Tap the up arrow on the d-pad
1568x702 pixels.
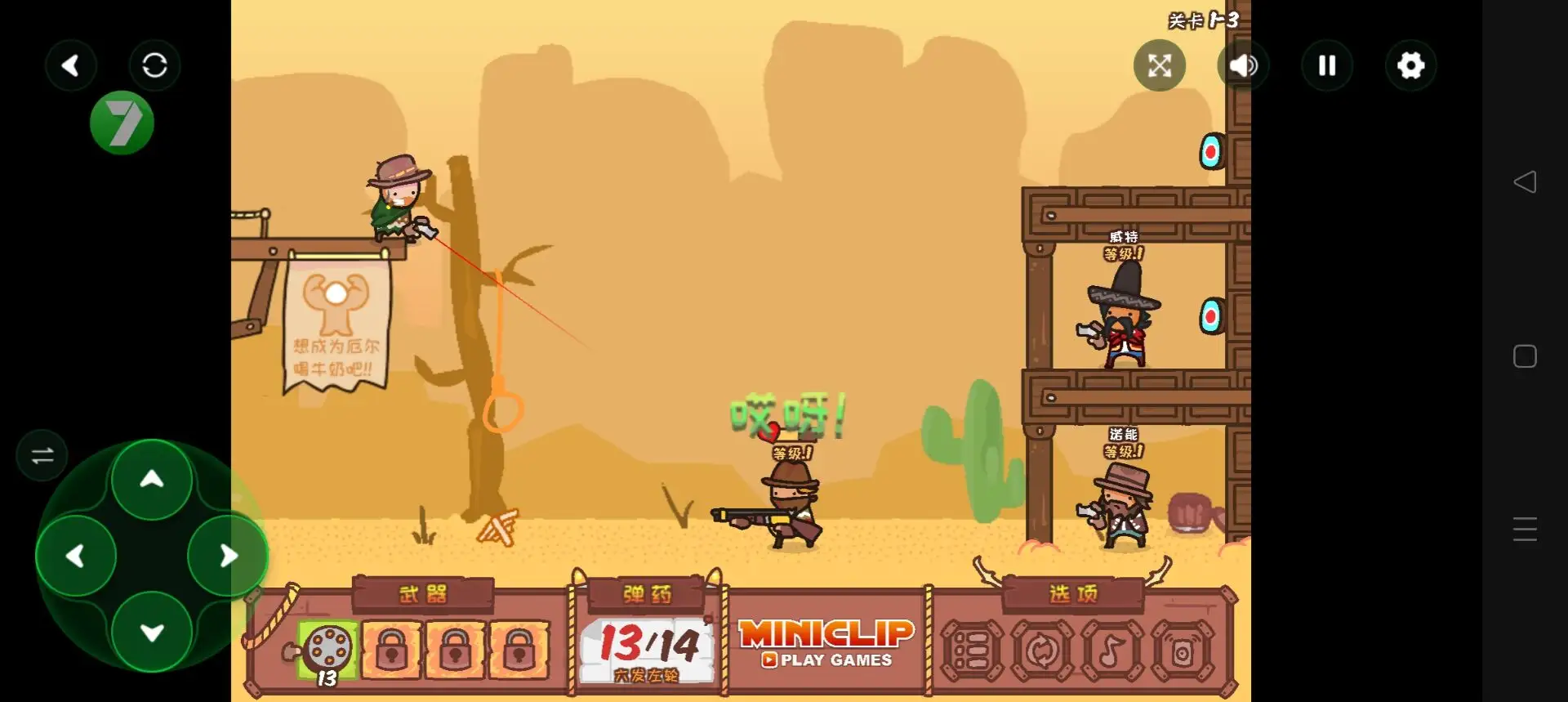(x=152, y=480)
